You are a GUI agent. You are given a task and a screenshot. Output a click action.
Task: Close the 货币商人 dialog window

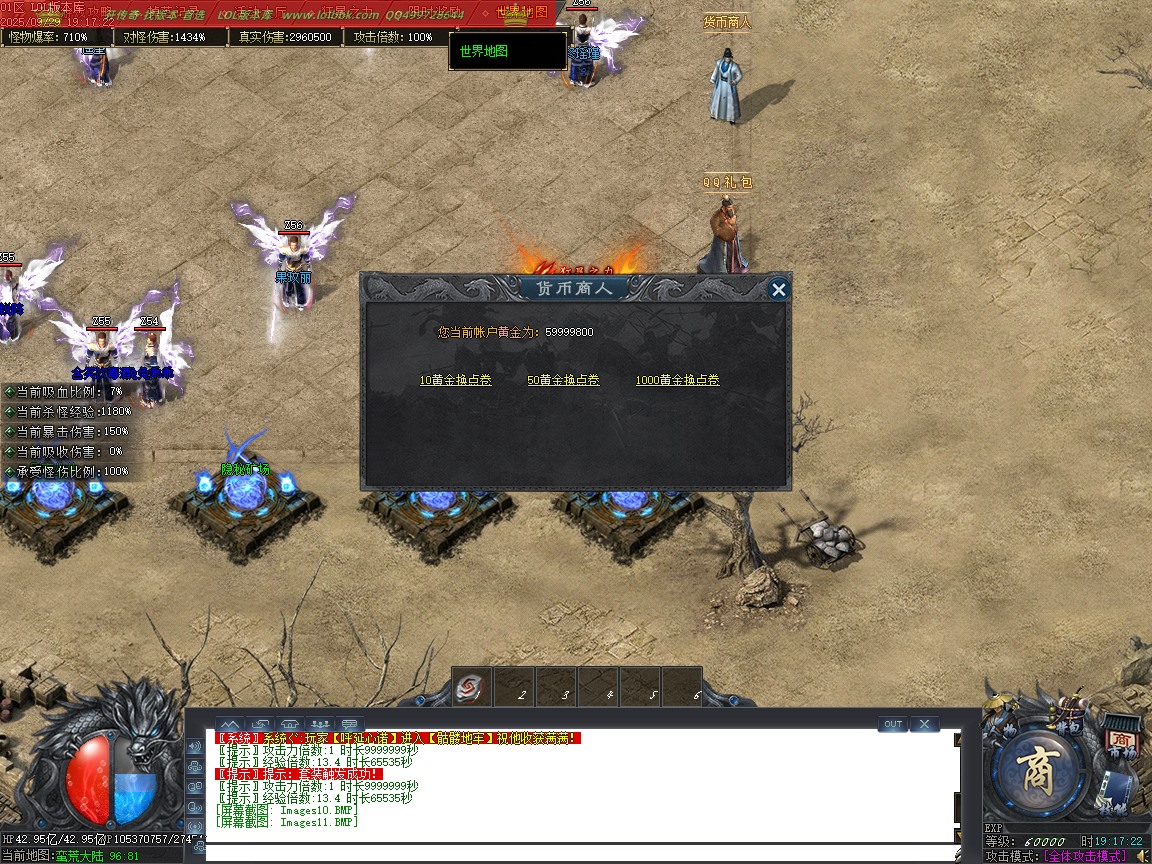click(x=778, y=290)
